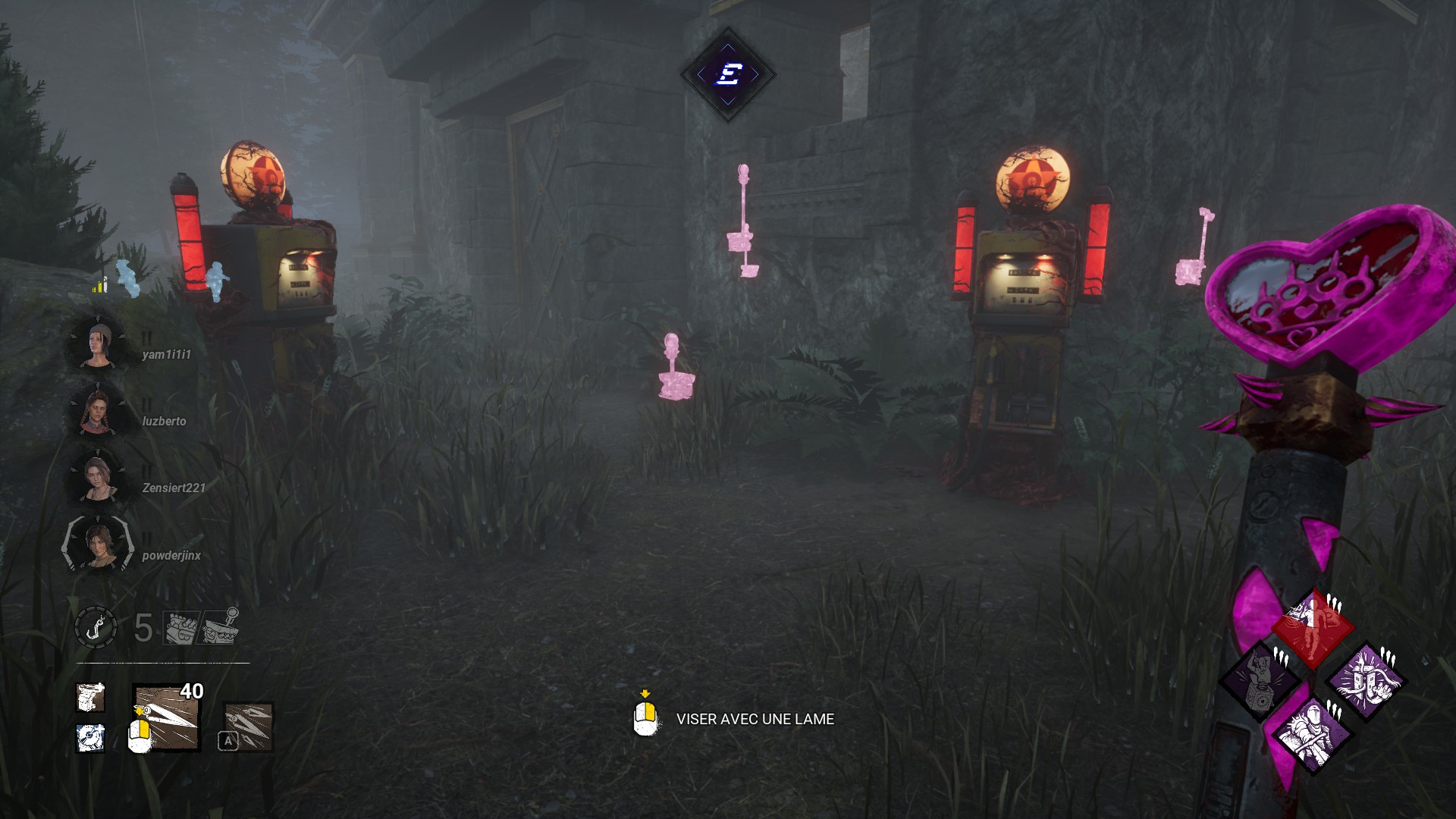Screen dimensions: 1456x819
Task: Click the exit gate switch icon
Action: pyautogui.click(x=221, y=626)
